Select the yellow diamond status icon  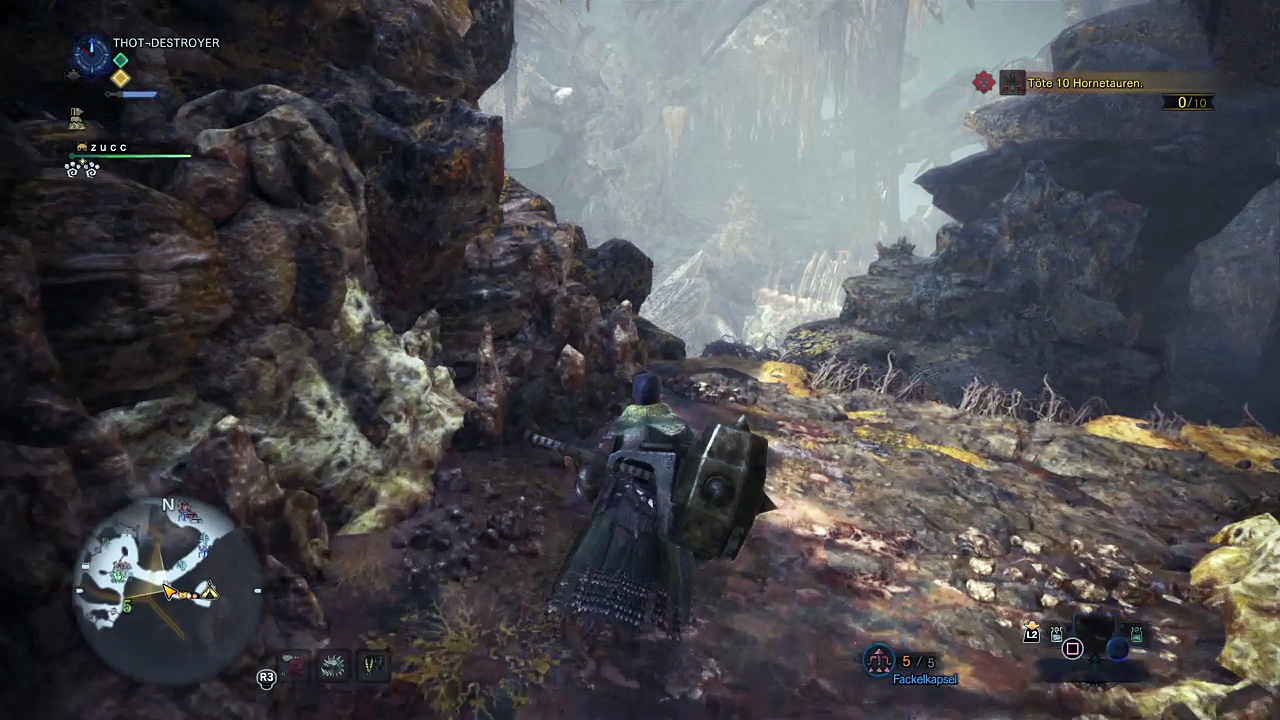121,78
